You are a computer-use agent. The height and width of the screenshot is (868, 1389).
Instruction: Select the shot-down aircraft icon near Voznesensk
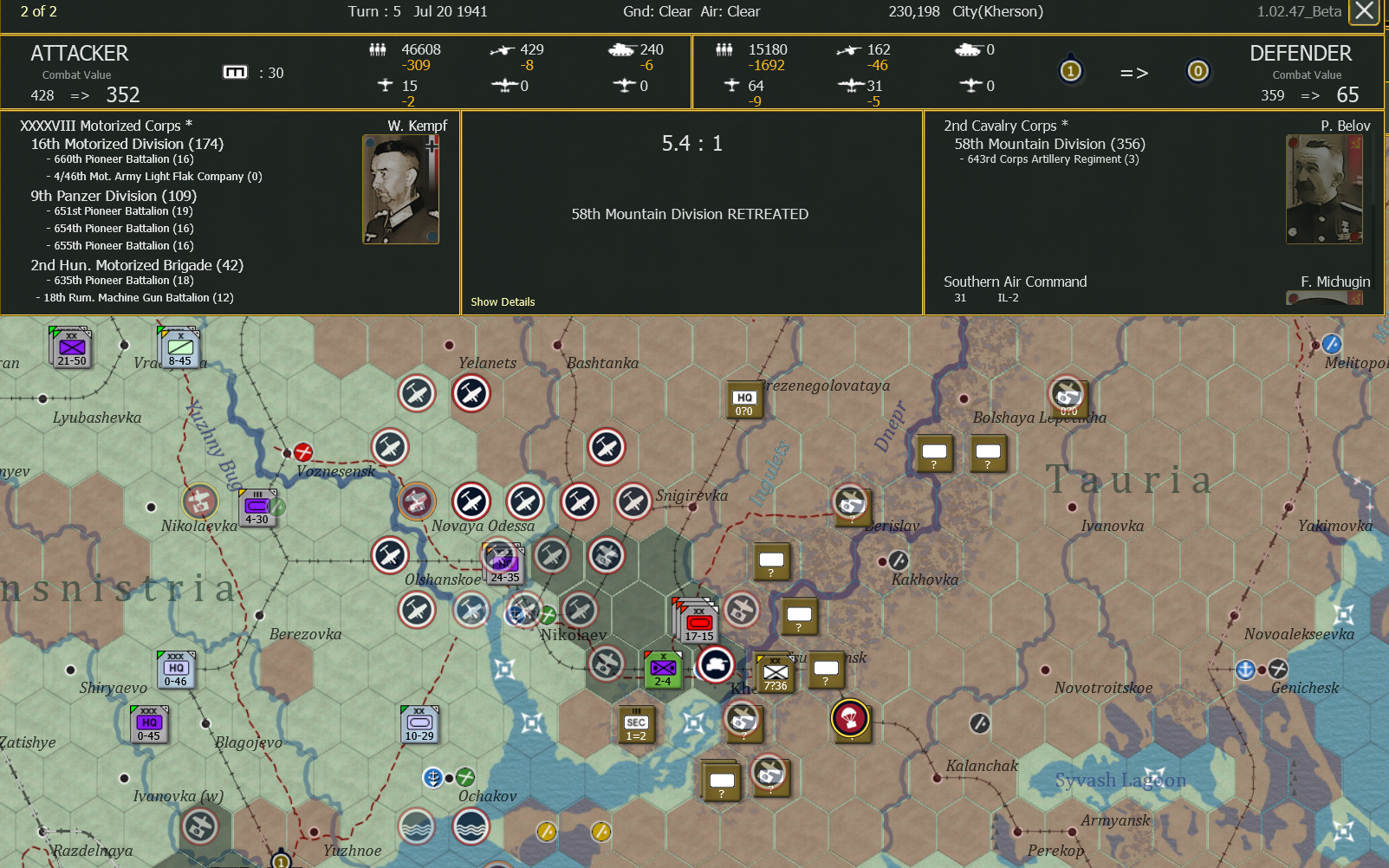click(x=302, y=451)
